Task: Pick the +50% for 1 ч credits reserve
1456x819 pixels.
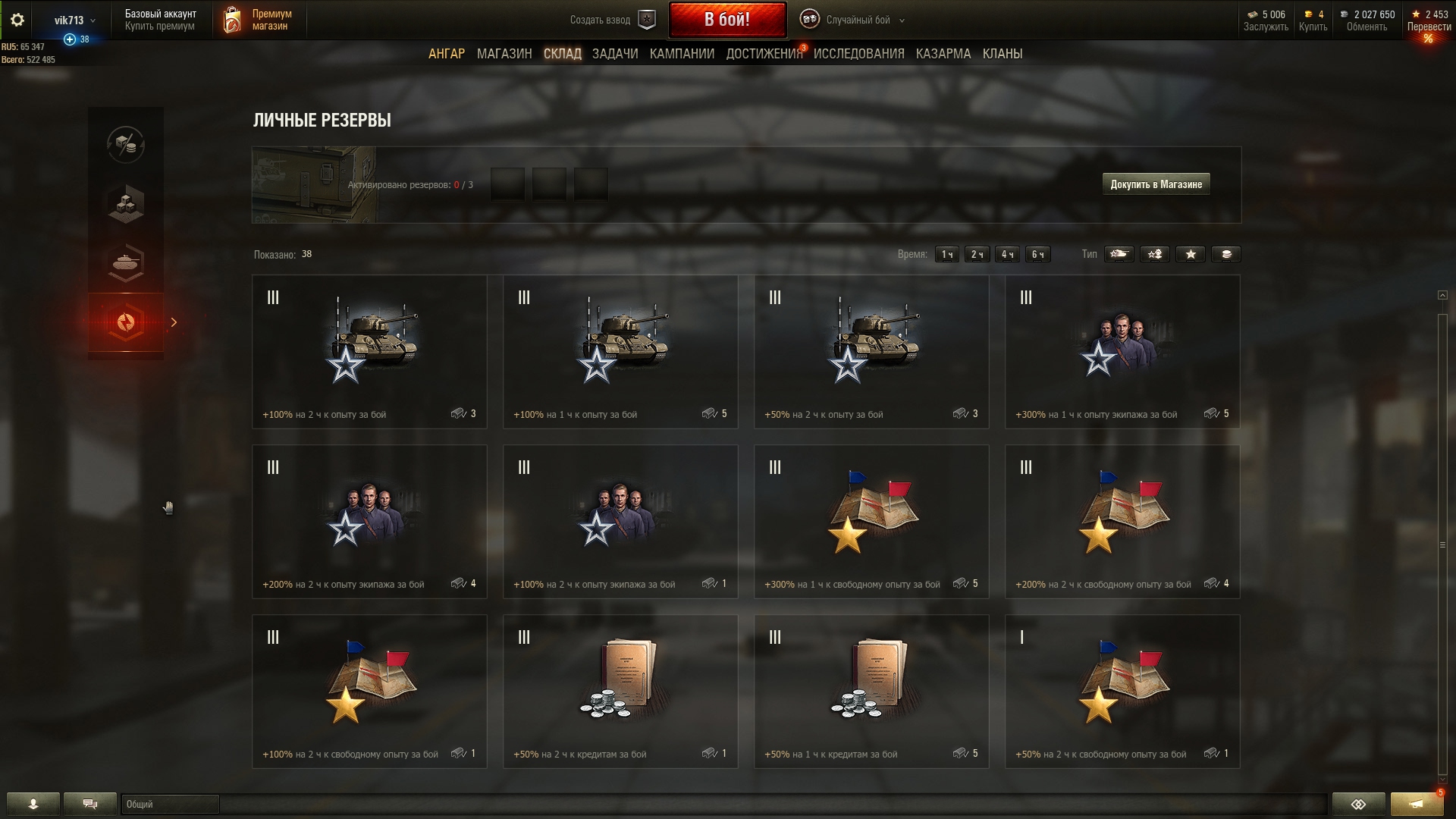Action: [871, 692]
